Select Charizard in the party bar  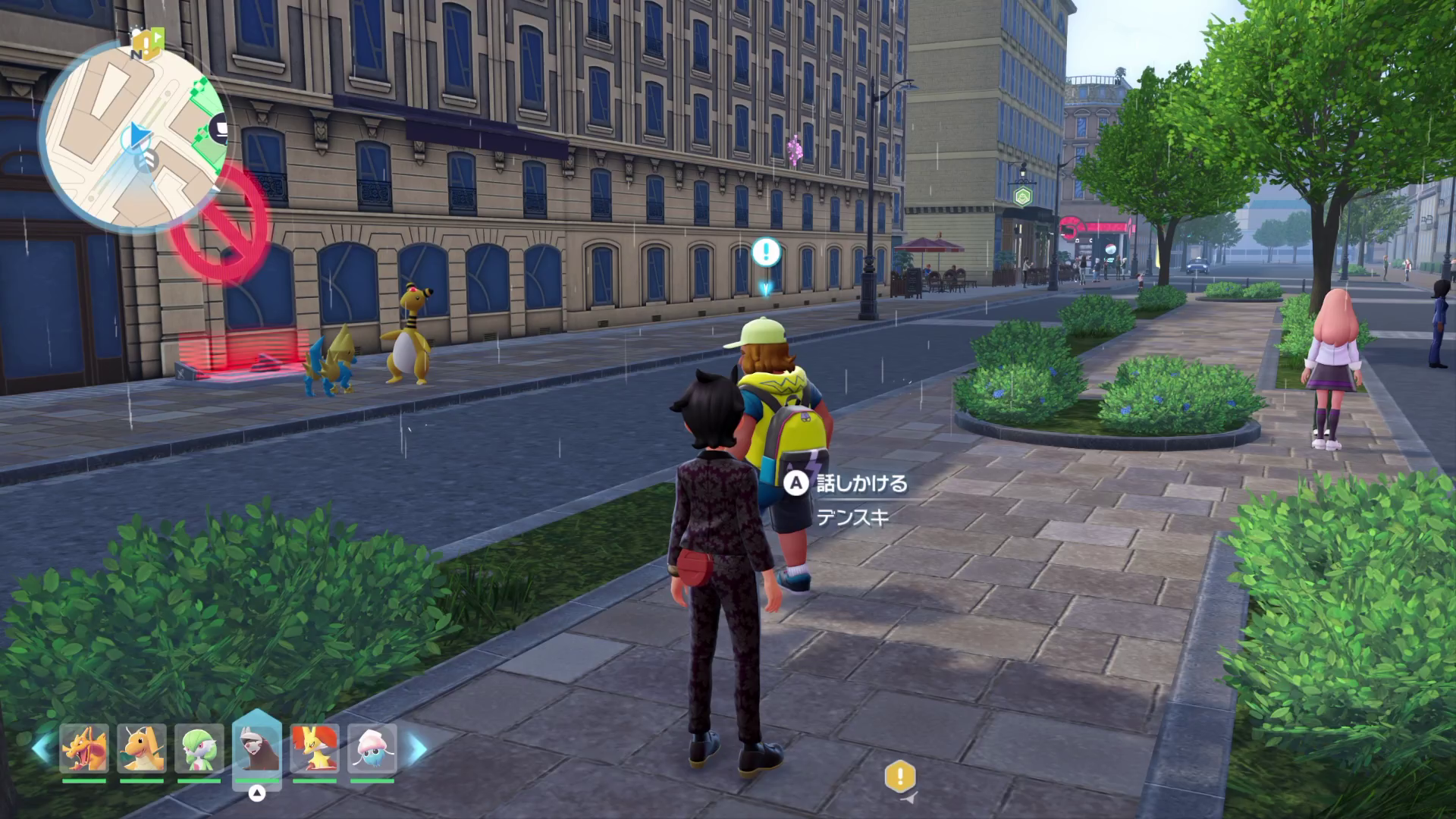(84, 749)
